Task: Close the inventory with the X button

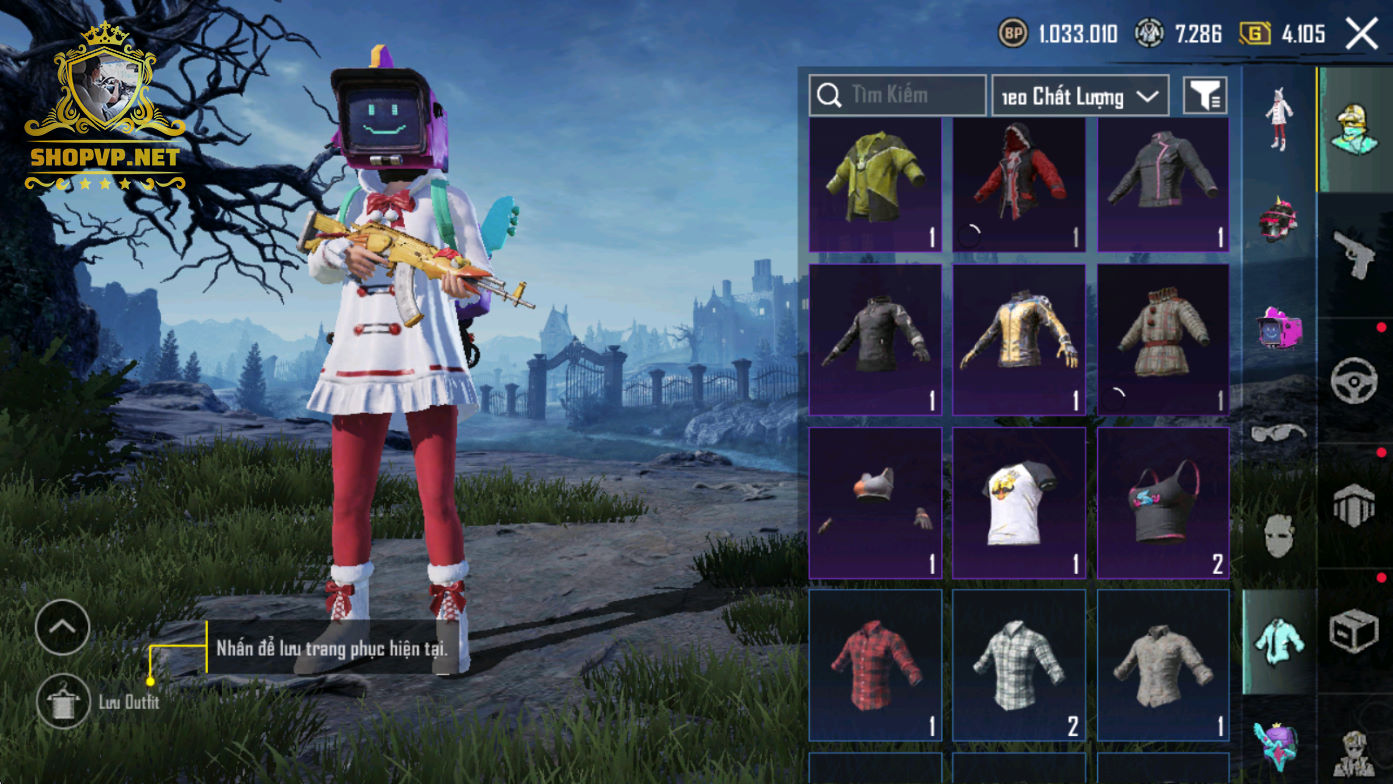Action: pos(1362,34)
